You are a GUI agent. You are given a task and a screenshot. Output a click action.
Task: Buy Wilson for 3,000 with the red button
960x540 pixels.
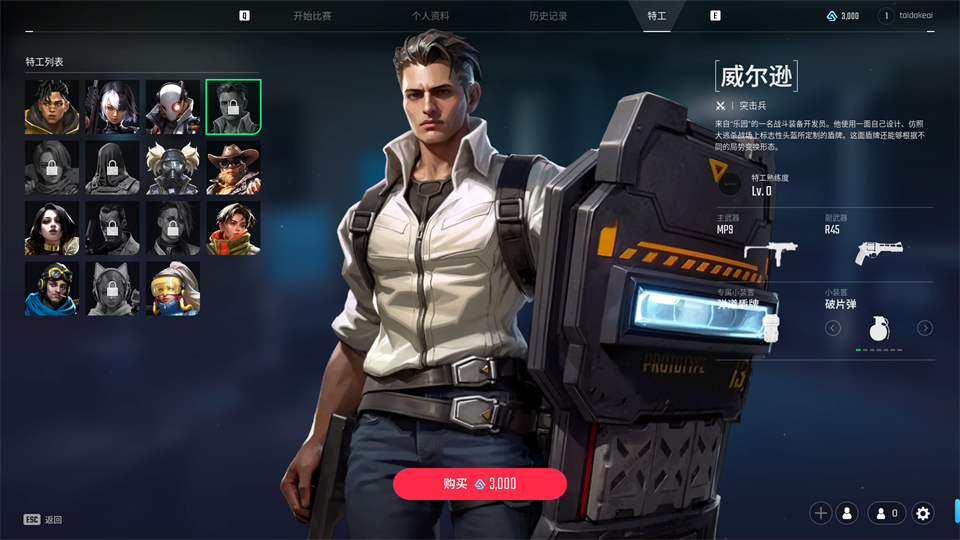pos(480,484)
